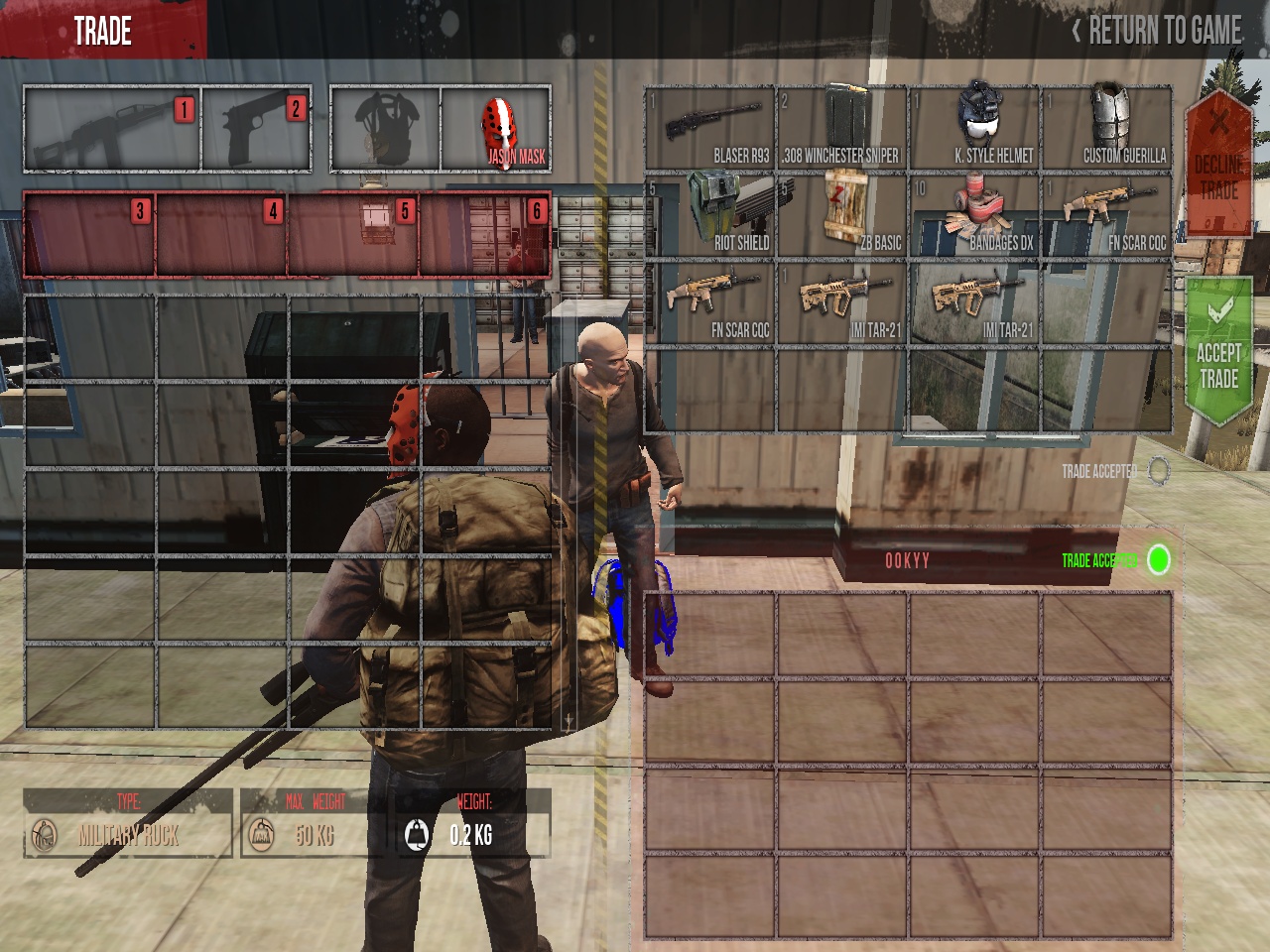
Task: Choose the K. Style Helmet item
Action: click(x=974, y=127)
